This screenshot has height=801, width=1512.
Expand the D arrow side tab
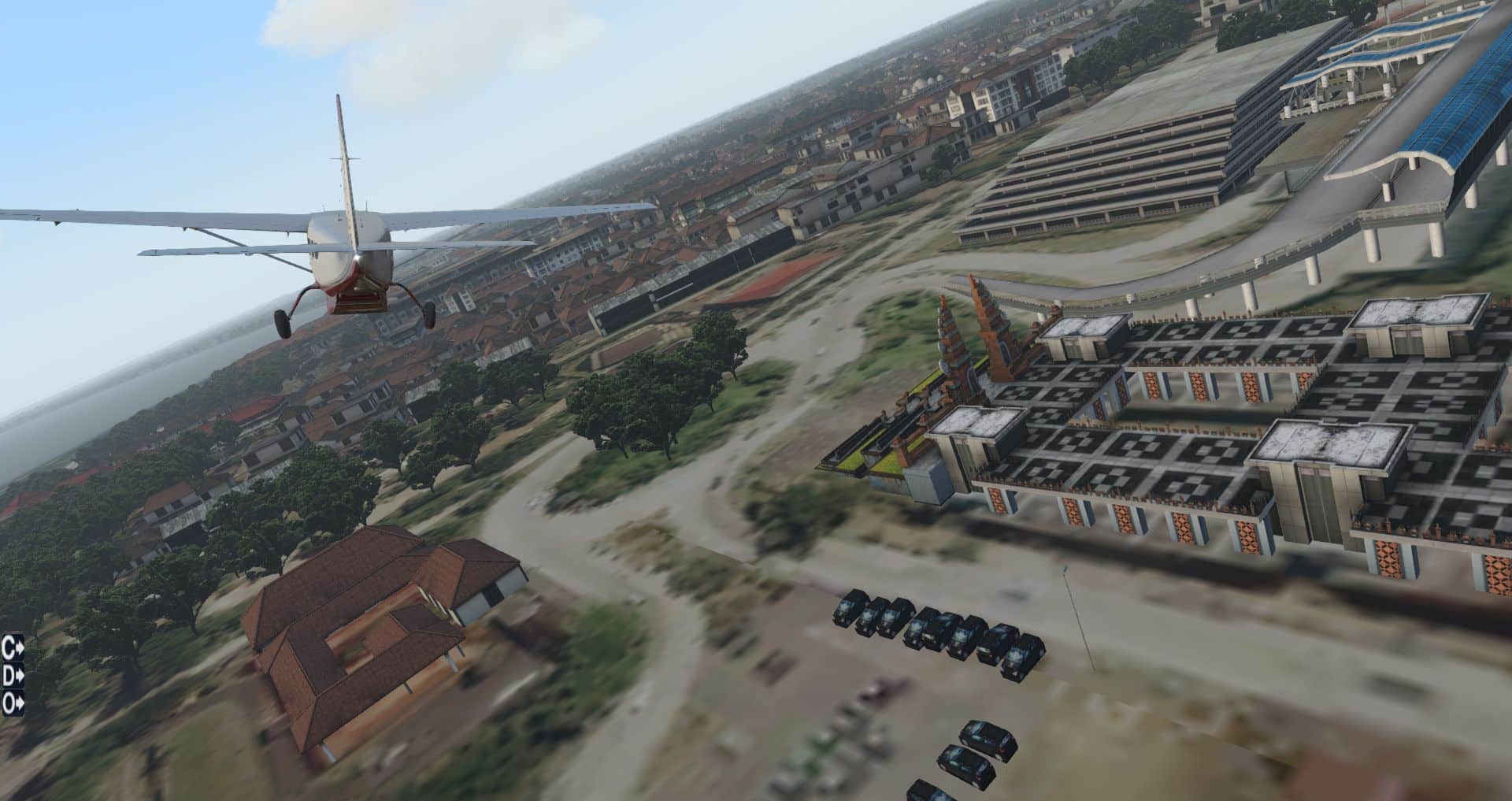[13, 676]
